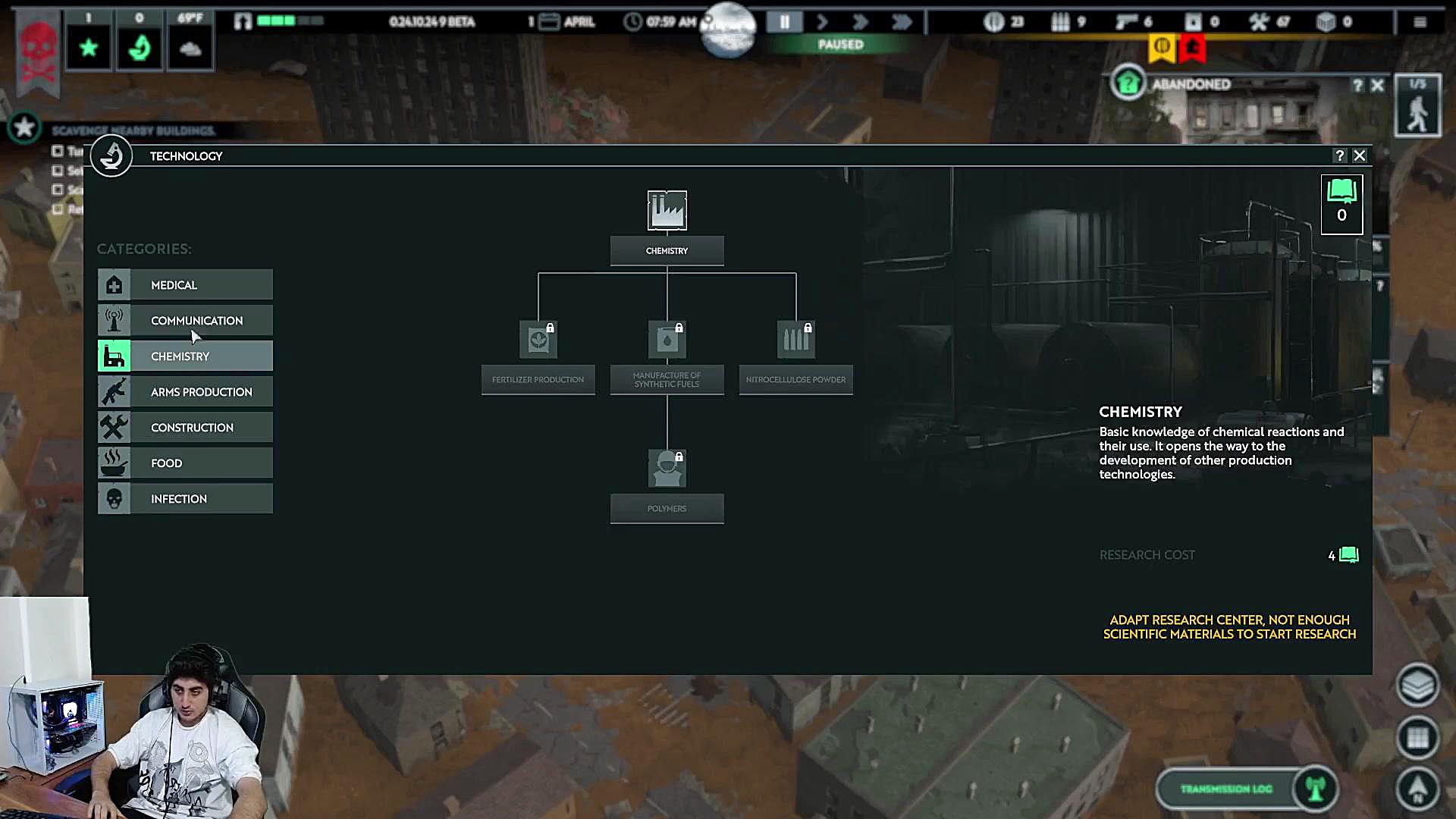Open the Transmission Log
The height and width of the screenshot is (819, 1456).
(x=1226, y=789)
